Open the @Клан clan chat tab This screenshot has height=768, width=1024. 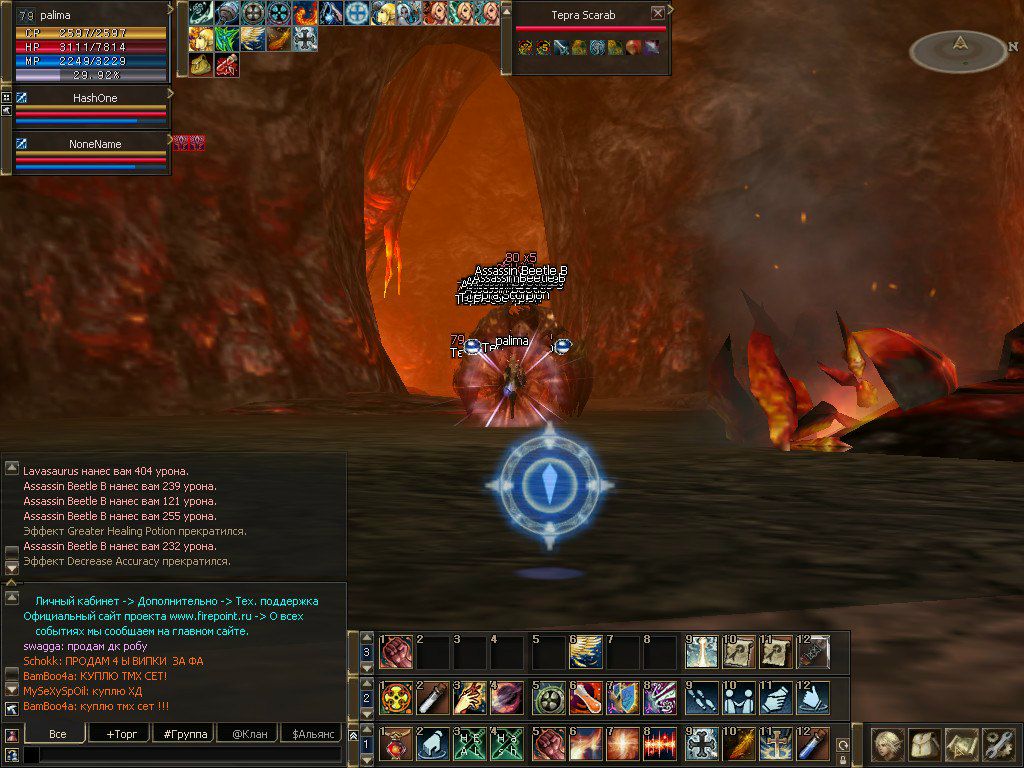[x=247, y=734]
